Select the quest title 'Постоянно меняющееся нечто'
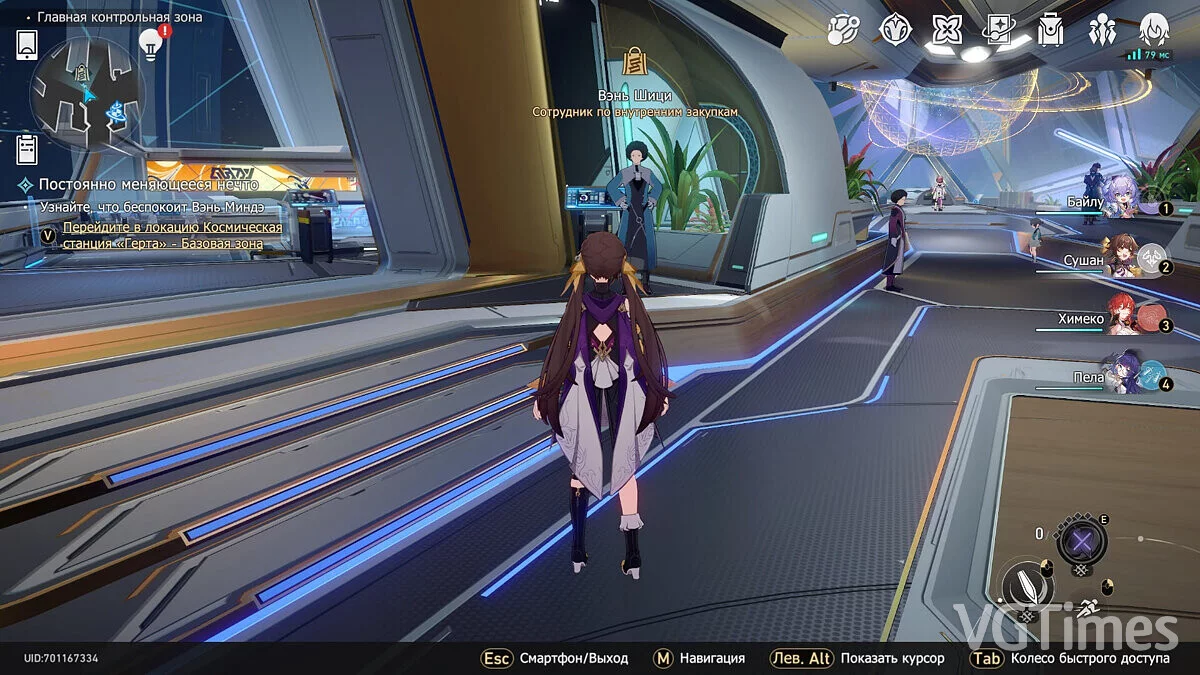 [148, 185]
